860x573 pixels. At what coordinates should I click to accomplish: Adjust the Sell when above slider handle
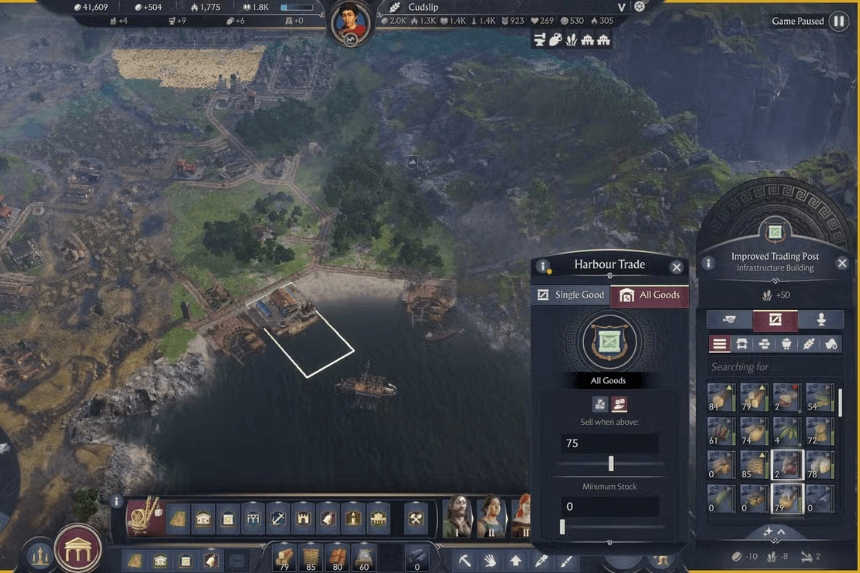(611, 464)
